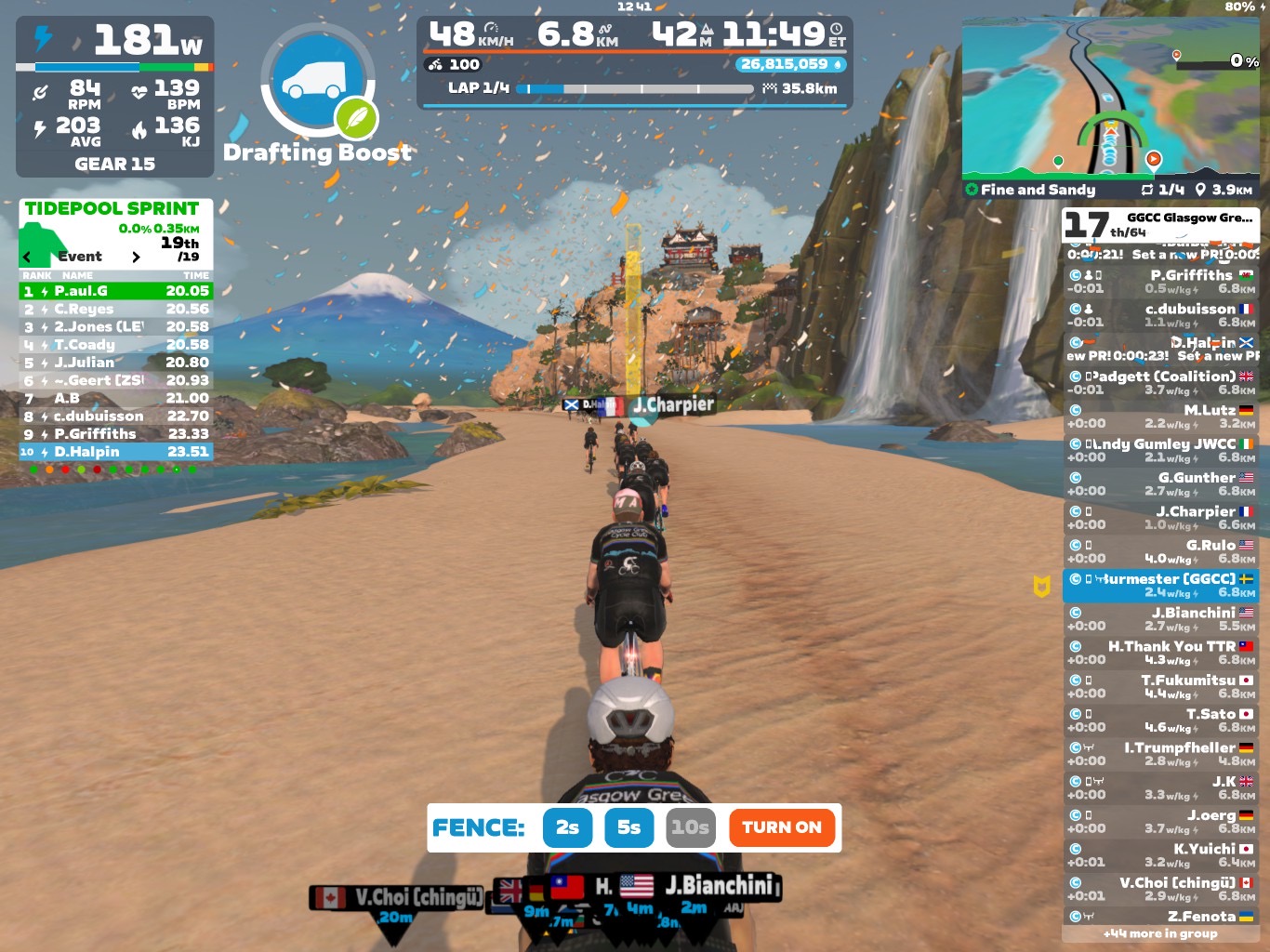Select rider G.Gunther in nearby list
The image size is (1270, 952).
(1160, 484)
